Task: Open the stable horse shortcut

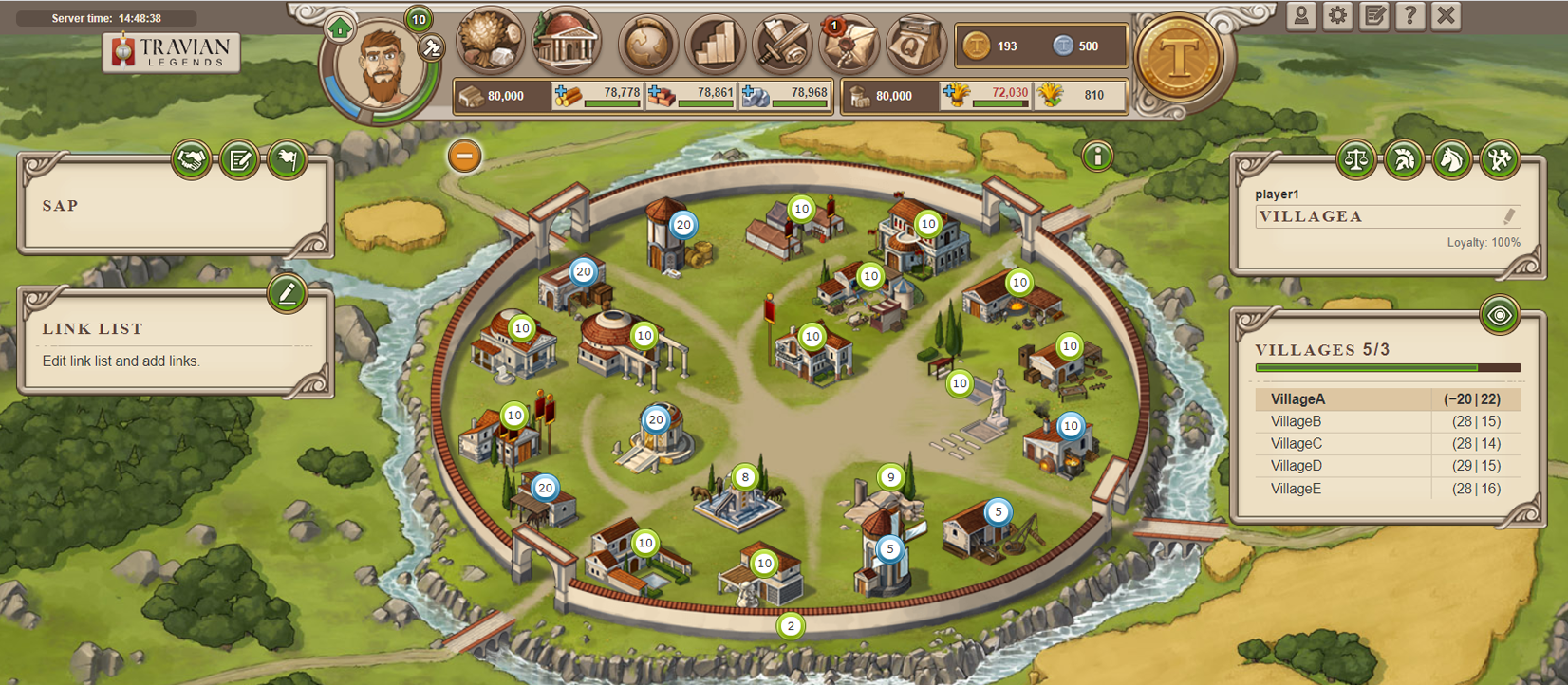Action: [x=1451, y=159]
